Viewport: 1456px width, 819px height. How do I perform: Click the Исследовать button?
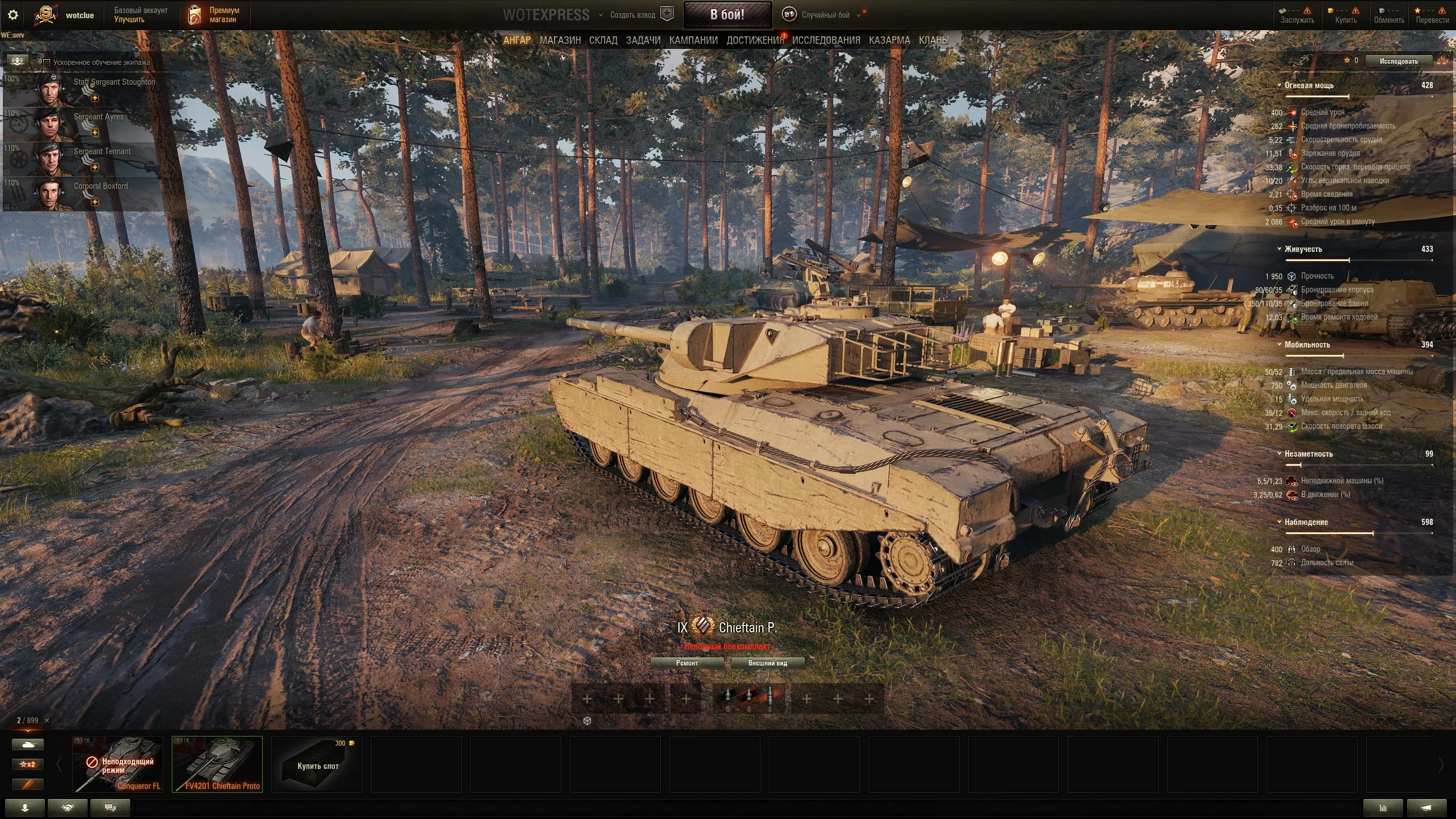pyautogui.click(x=1398, y=61)
